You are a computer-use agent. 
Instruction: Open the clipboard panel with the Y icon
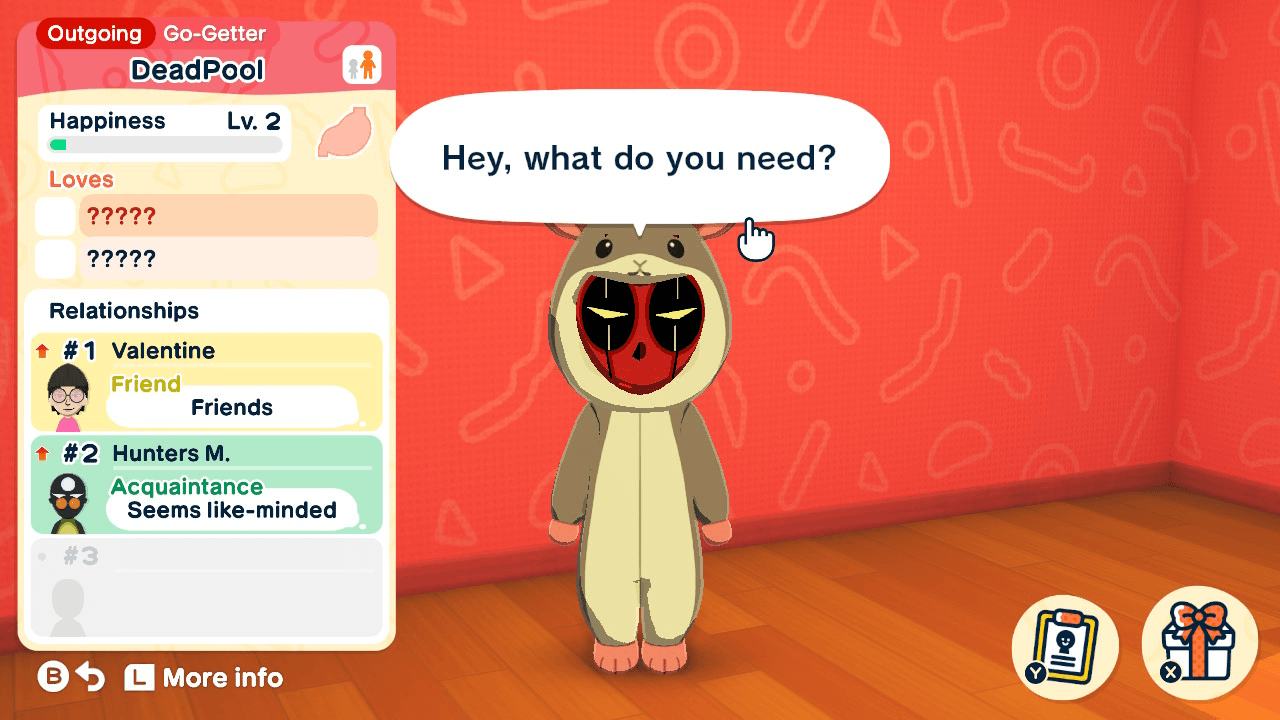coord(1065,645)
